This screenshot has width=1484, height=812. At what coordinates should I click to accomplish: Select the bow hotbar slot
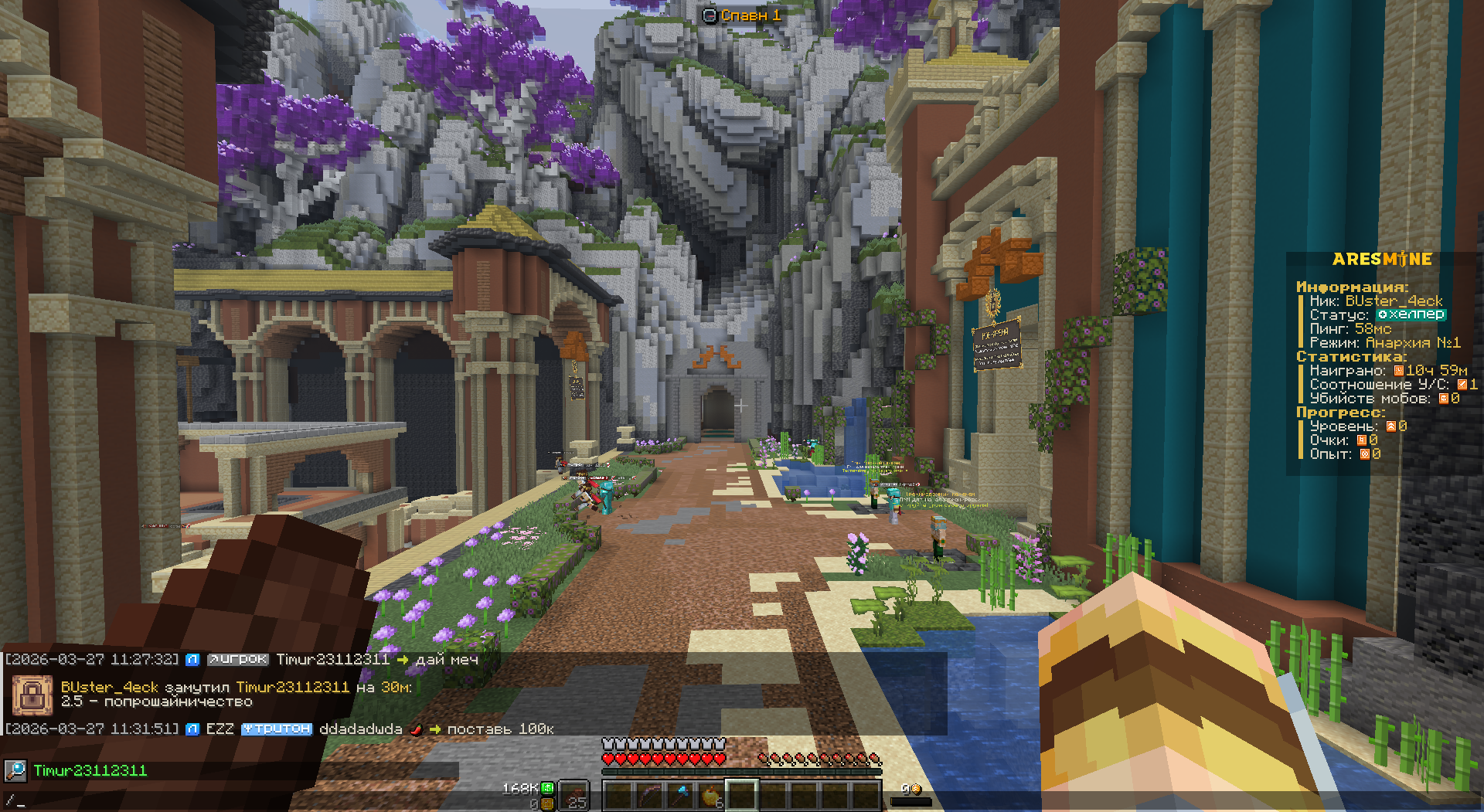[x=649, y=795]
